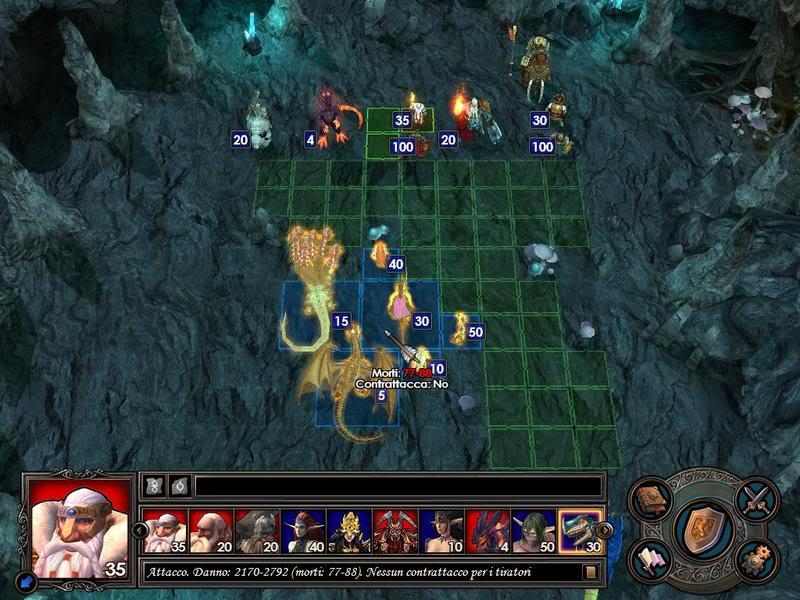Pick the bald dwarf portrait numbered 20
800x600 pixels.
pyautogui.click(x=210, y=531)
